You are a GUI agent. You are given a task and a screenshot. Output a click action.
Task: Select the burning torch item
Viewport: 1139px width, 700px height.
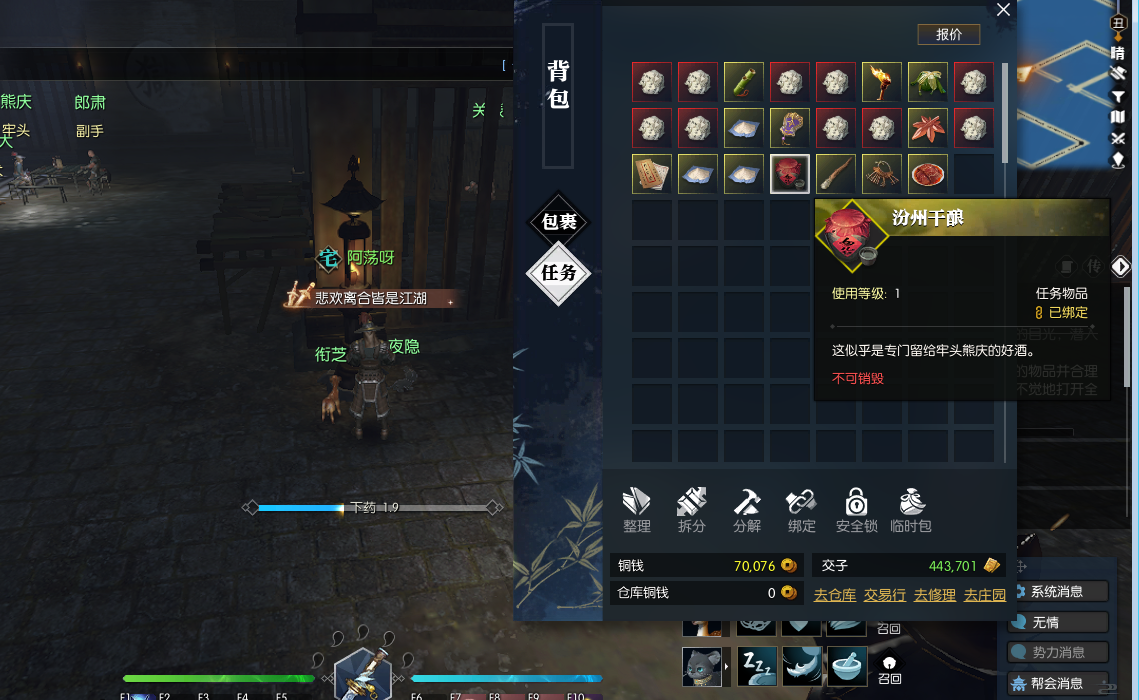[882, 82]
